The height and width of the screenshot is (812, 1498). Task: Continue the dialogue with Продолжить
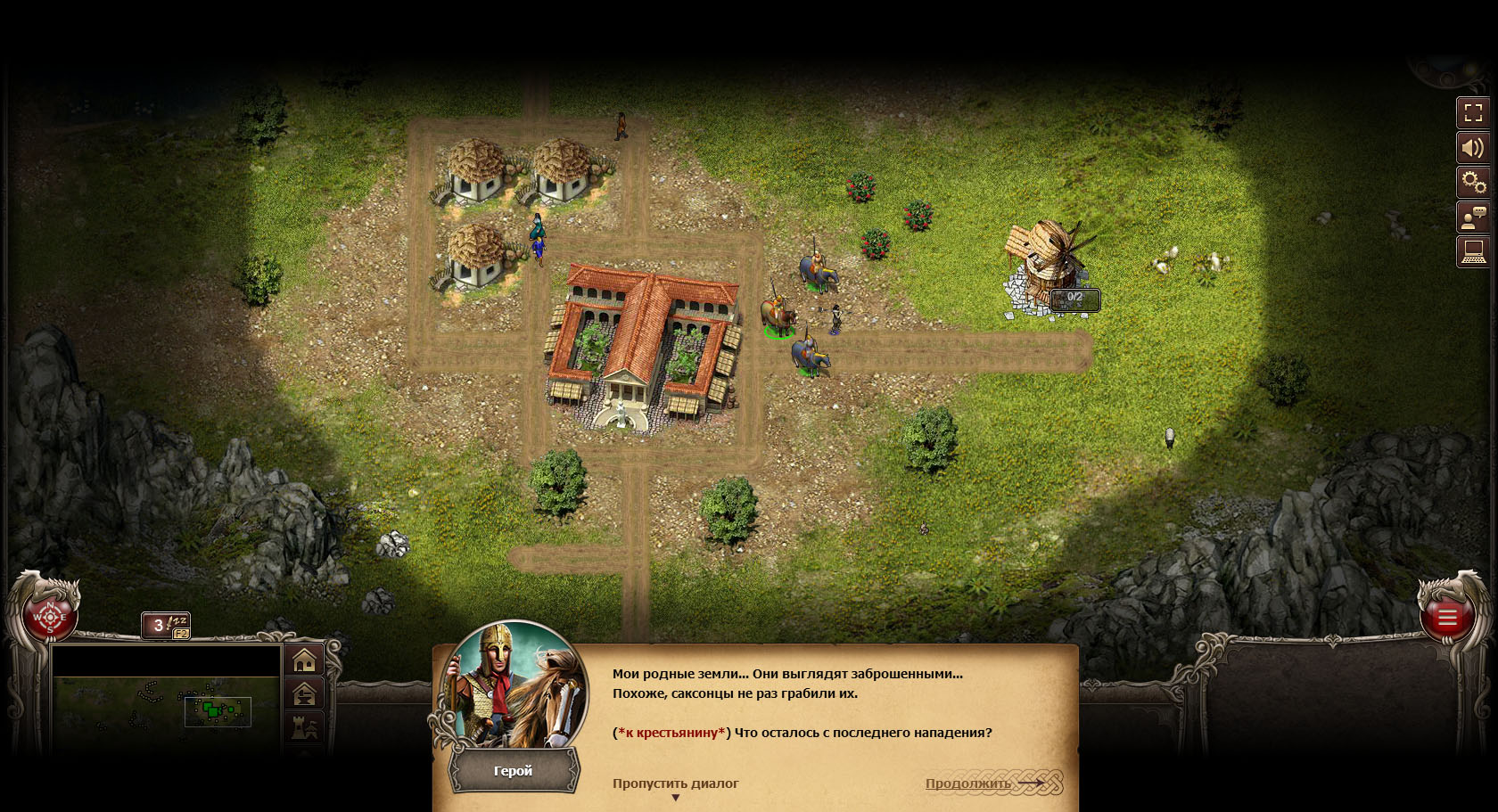pyautogui.click(x=968, y=783)
